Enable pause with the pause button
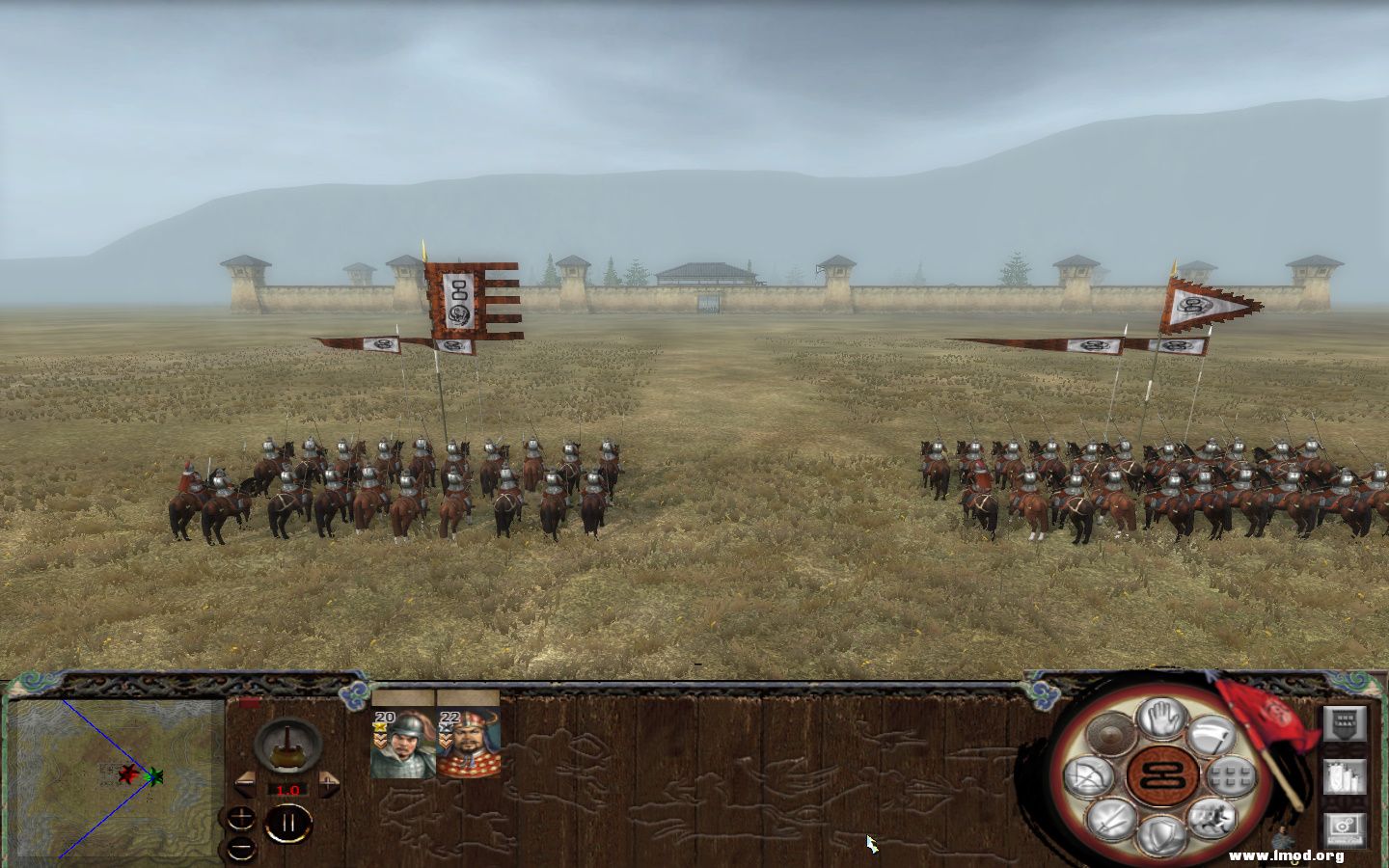Image resolution: width=1389 pixels, height=868 pixels. (288, 823)
